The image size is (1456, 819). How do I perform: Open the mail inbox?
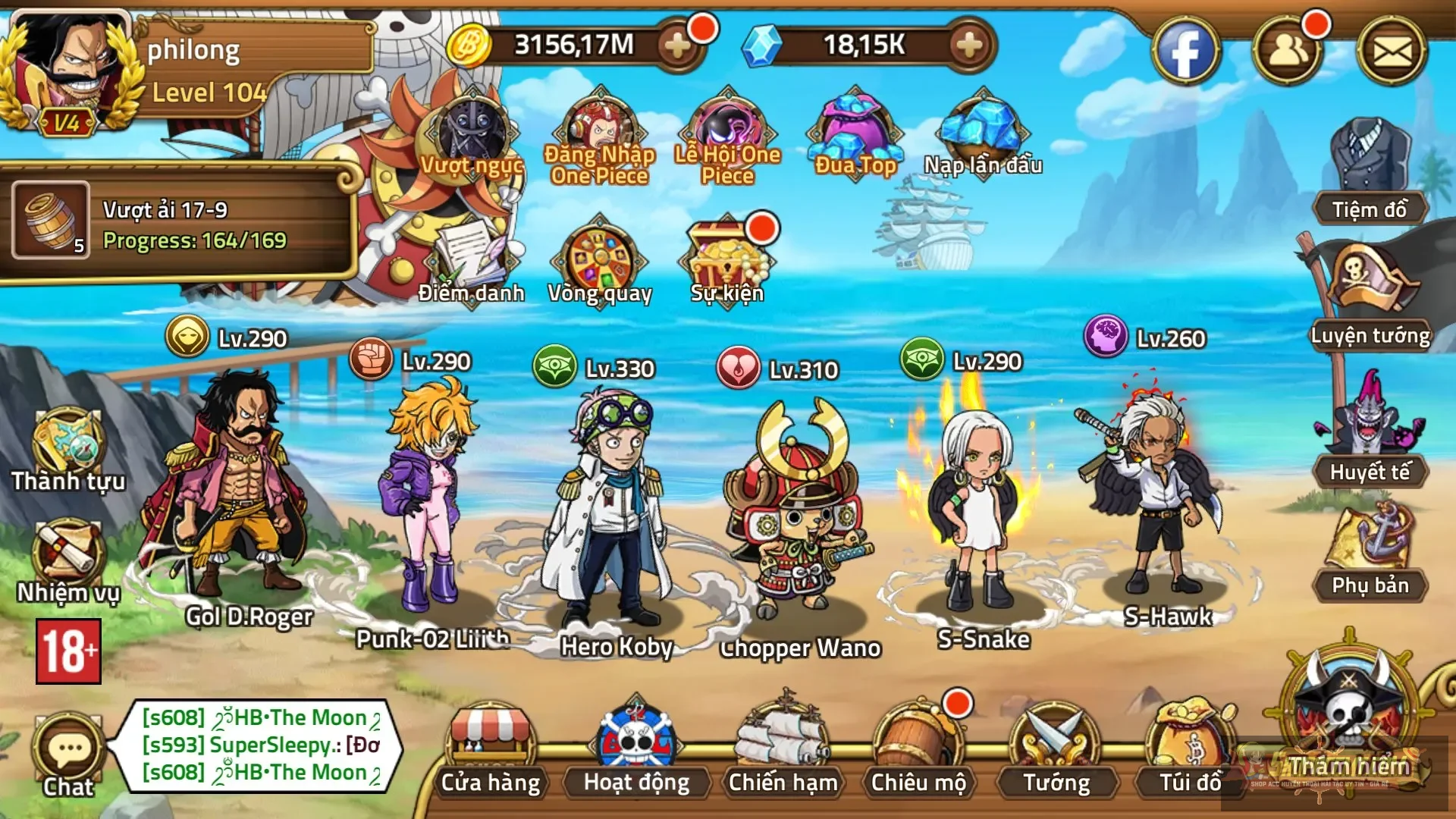[x=1394, y=49]
